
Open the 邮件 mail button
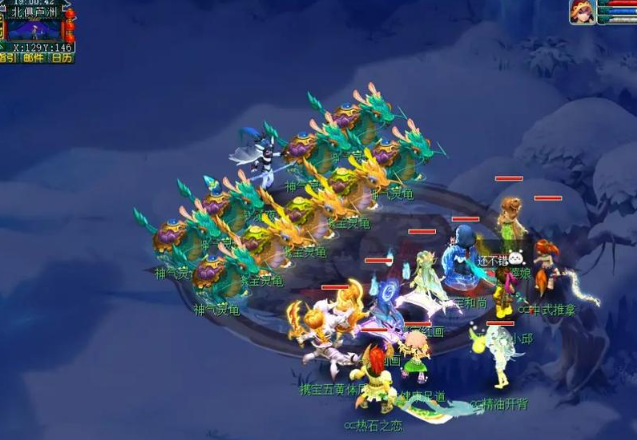click(35, 58)
